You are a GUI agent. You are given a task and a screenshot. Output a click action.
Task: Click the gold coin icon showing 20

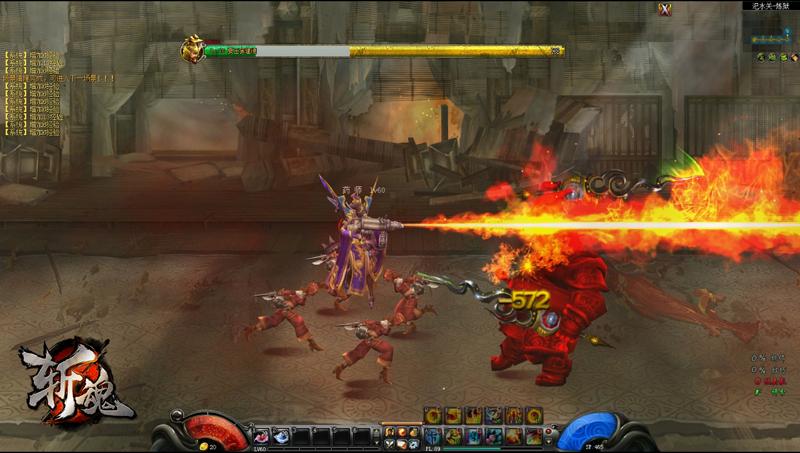(x=204, y=446)
